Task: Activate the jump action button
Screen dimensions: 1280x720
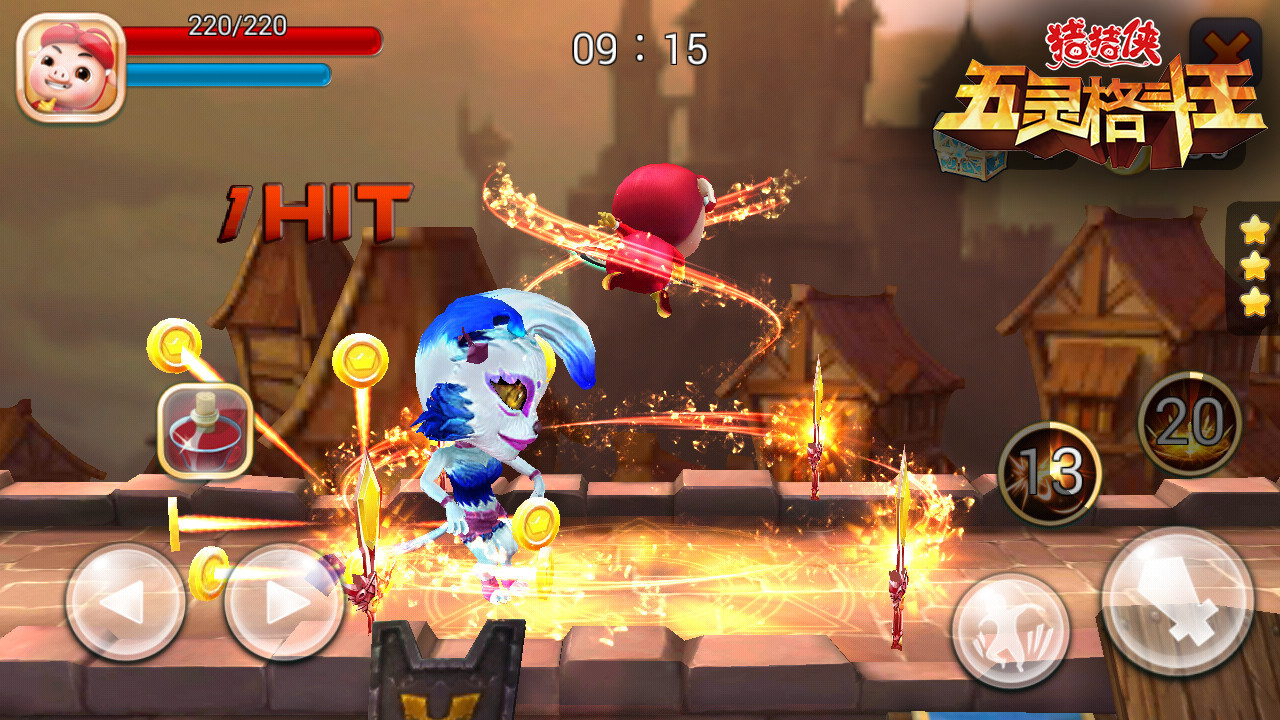Action: click(x=1010, y=631)
